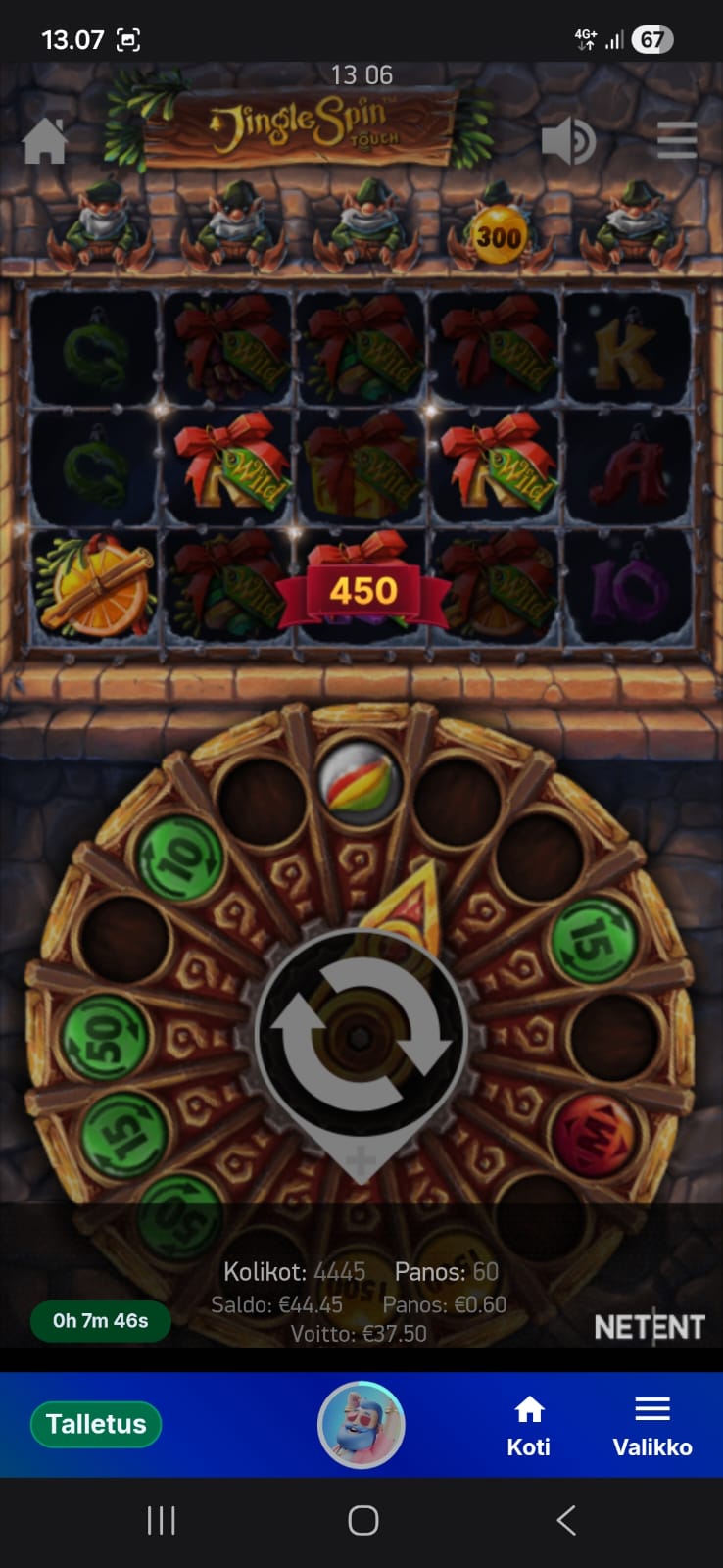Toggle the game sound speaker icon

pyautogui.click(x=567, y=141)
